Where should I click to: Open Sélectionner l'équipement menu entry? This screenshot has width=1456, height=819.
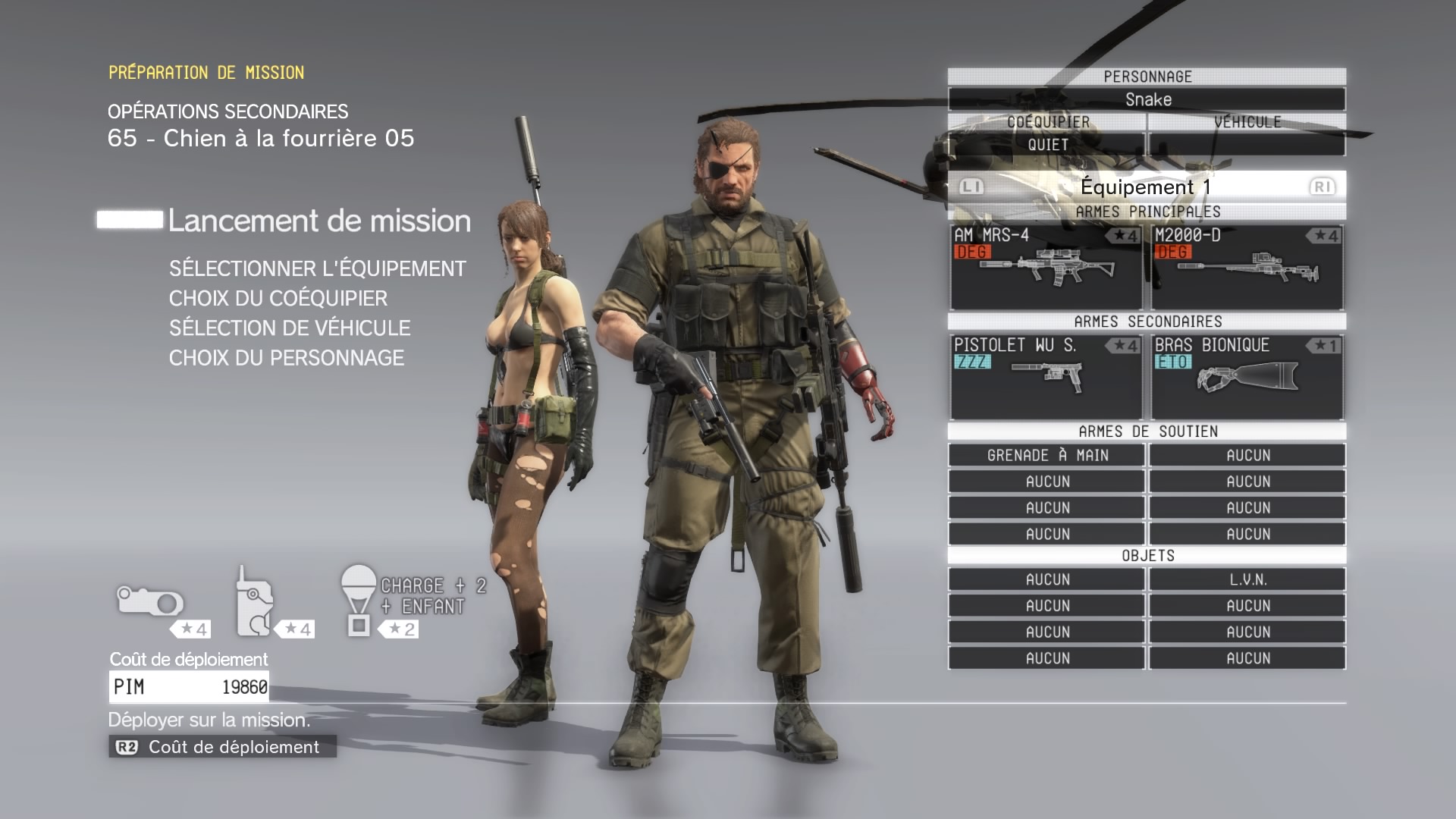pos(317,268)
